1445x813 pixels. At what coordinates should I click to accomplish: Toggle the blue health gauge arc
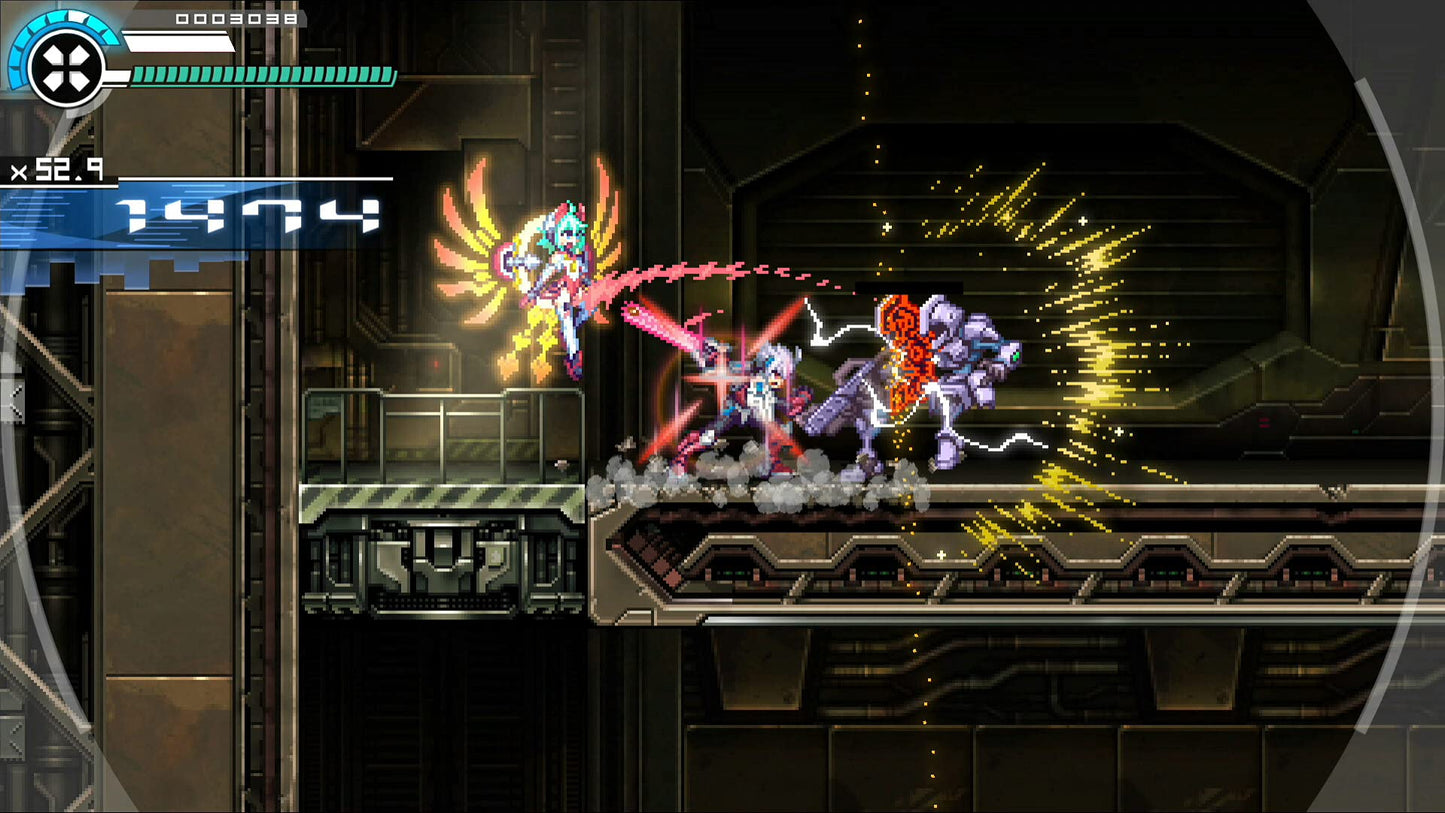pos(25,55)
